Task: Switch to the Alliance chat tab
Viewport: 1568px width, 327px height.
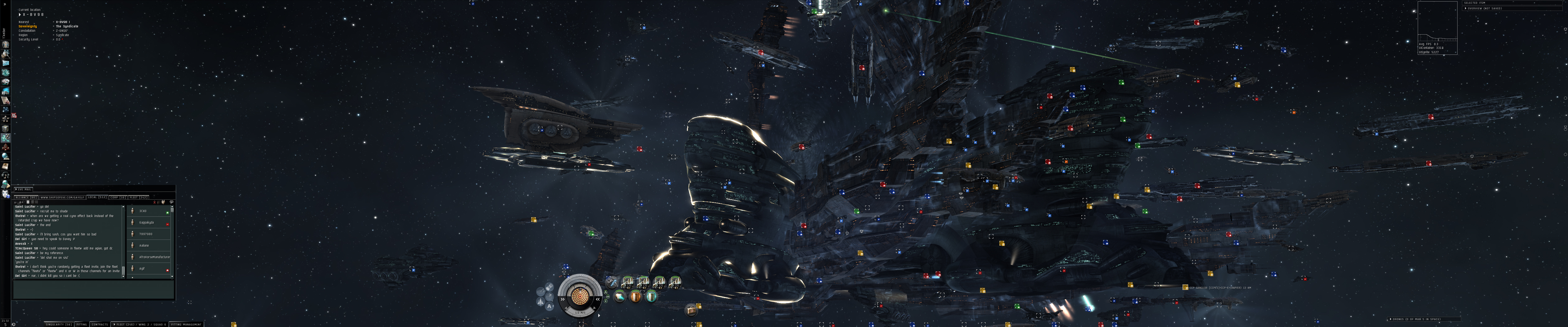Action: pos(26,197)
